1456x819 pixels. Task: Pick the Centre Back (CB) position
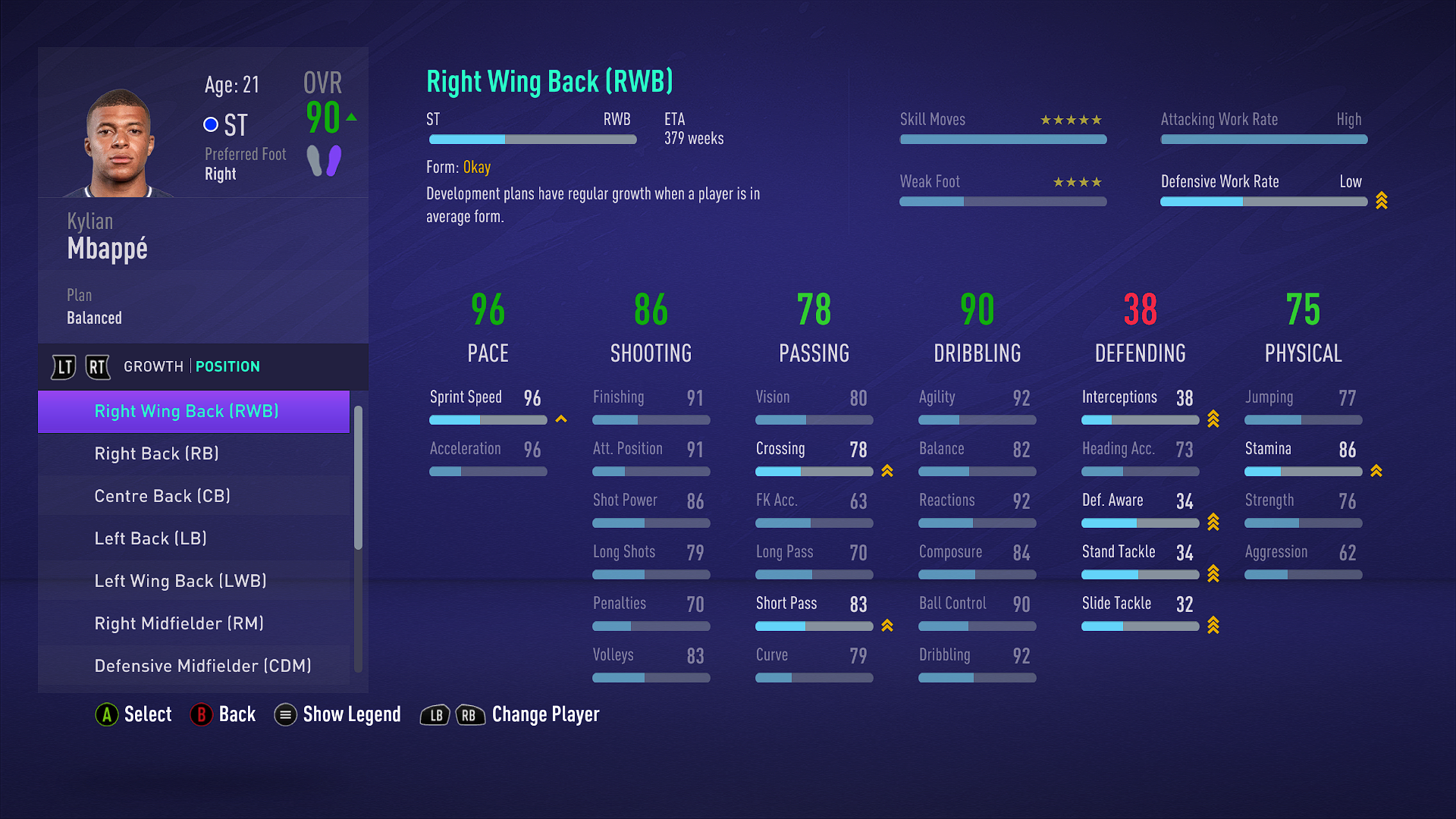(162, 497)
